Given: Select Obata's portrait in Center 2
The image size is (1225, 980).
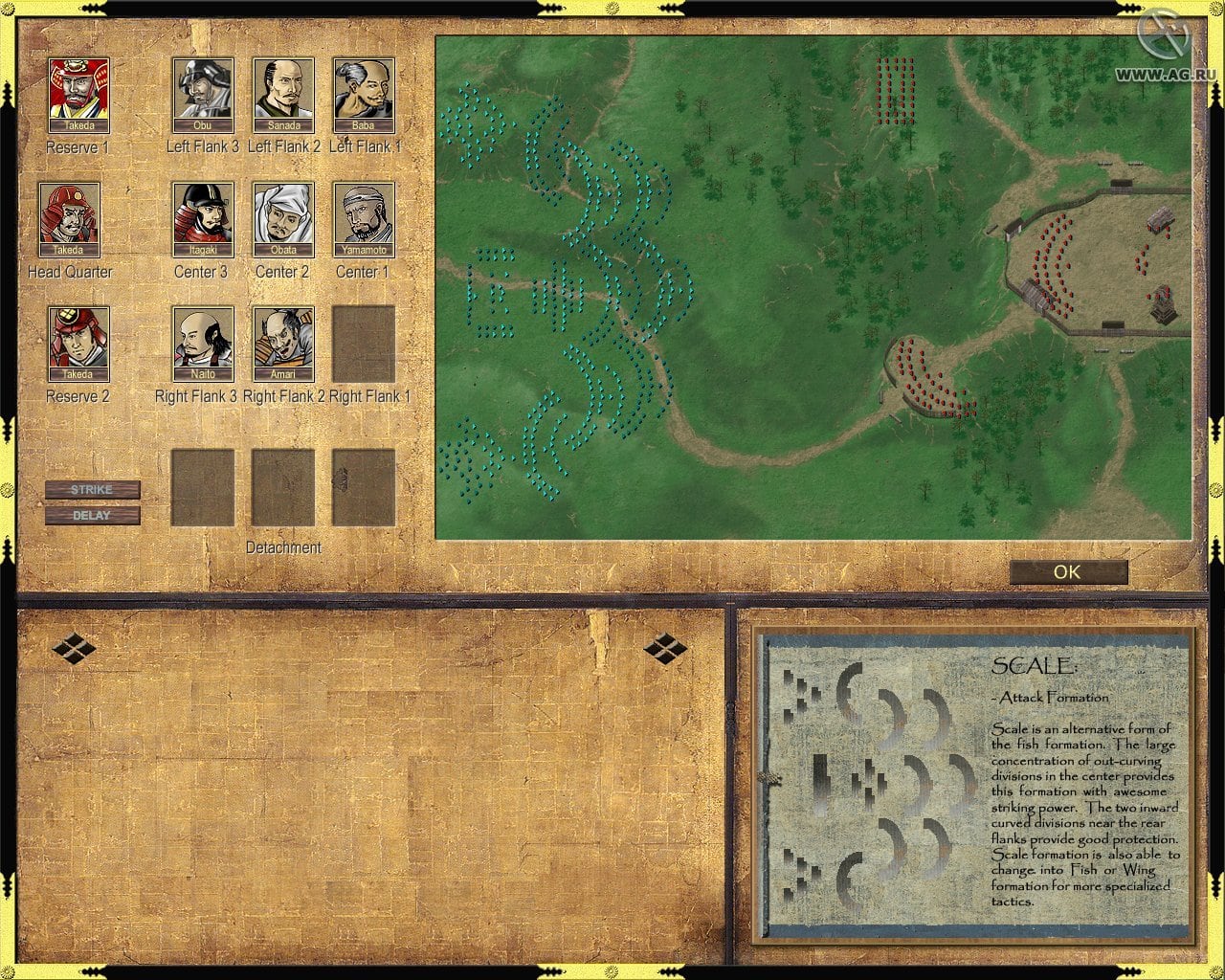Looking at the screenshot, I should [283, 219].
